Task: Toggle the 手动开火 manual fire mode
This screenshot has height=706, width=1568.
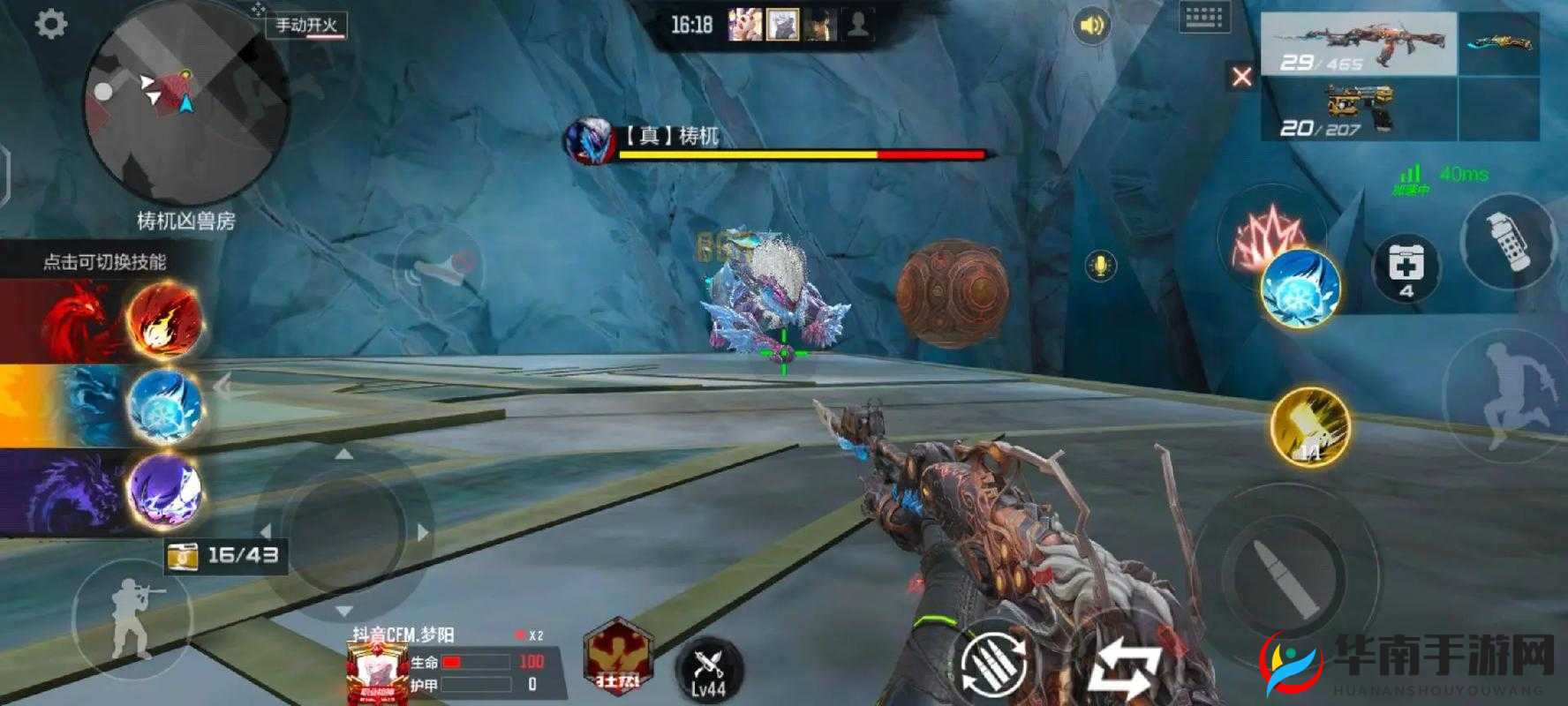Action: click(306, 25)
